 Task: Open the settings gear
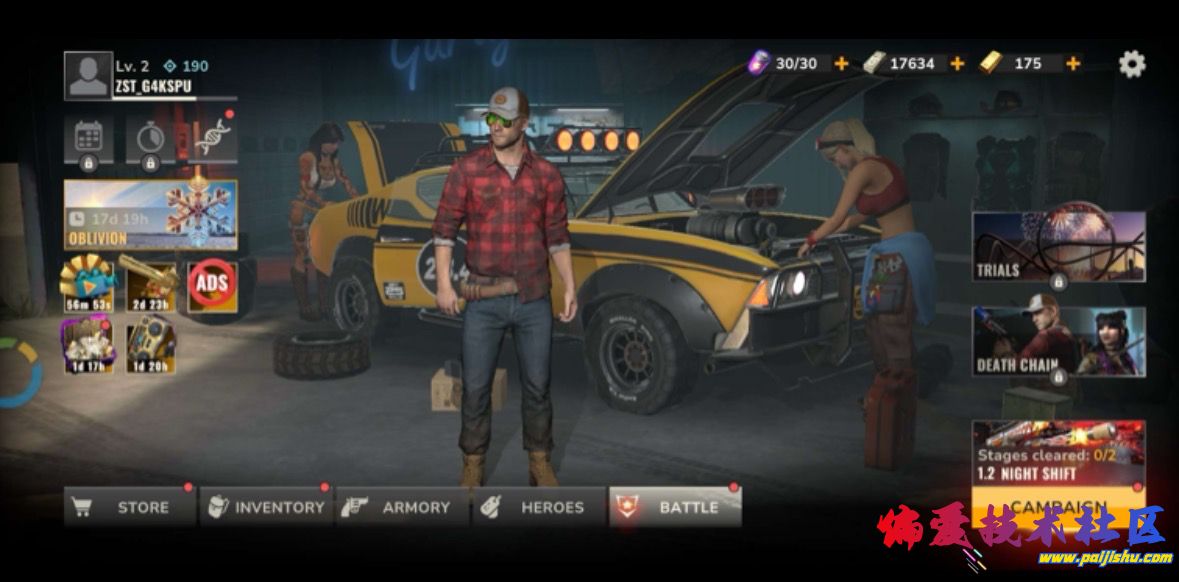[1131, 64]
